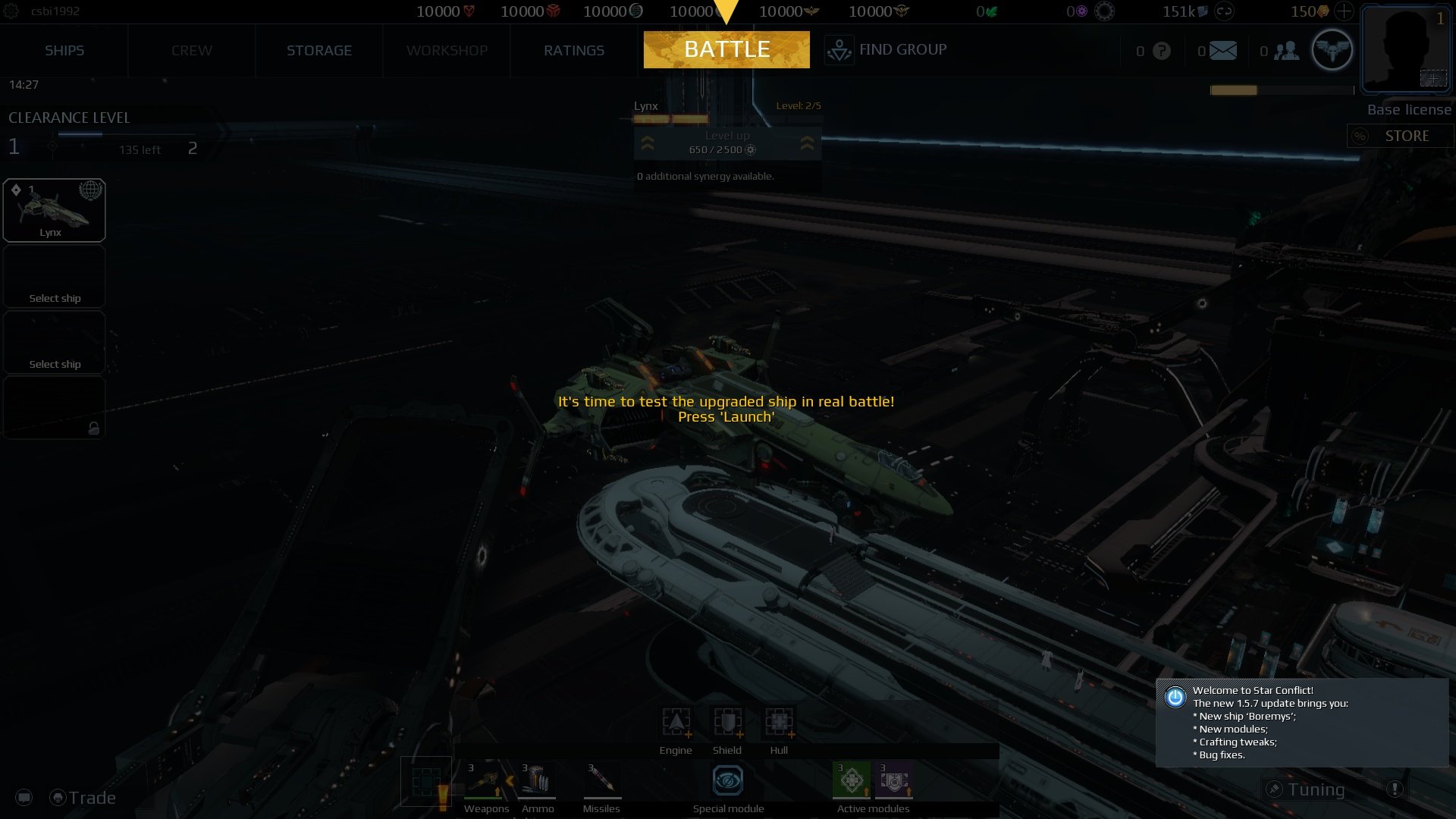Switch to the SHIPS tab
The width and height of the screenshot is (1456, 819).
click(x=64, y=50)
